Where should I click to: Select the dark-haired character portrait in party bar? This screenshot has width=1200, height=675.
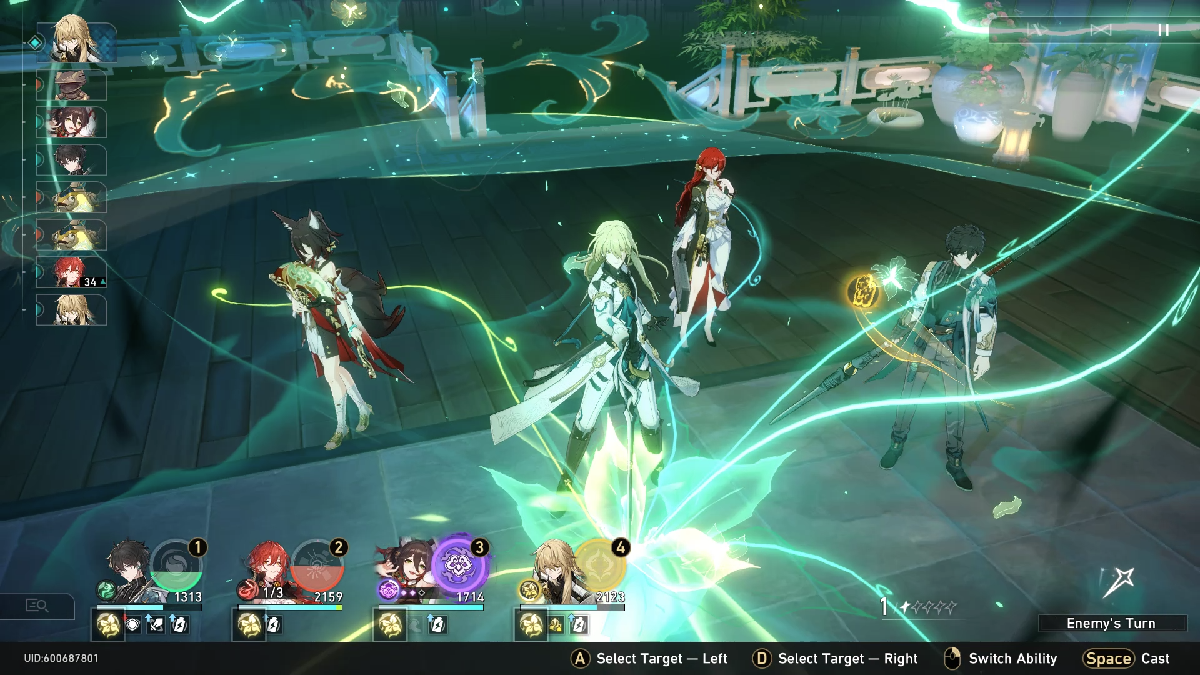129,570
